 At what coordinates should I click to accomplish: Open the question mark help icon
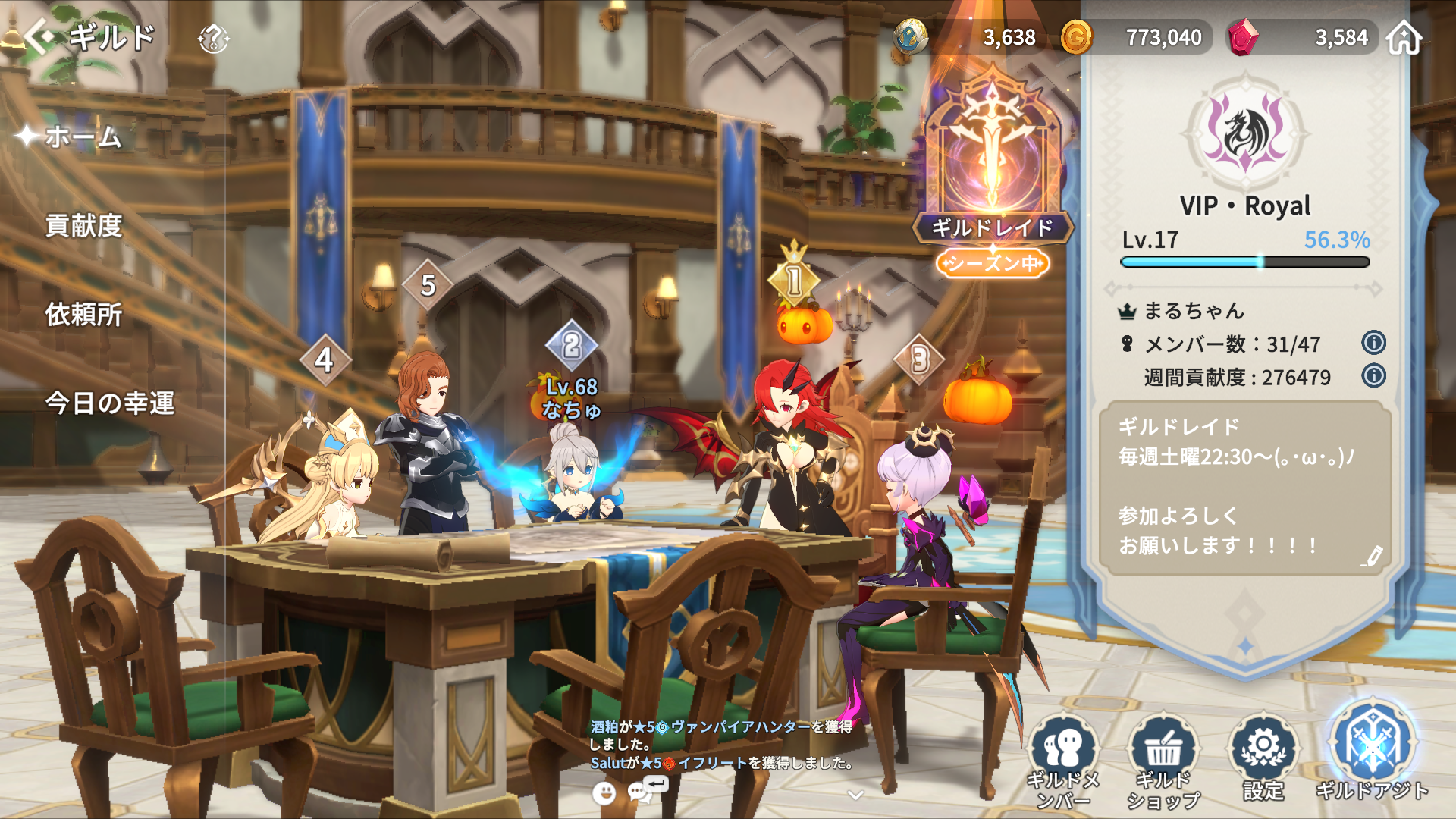pos(213,38)
